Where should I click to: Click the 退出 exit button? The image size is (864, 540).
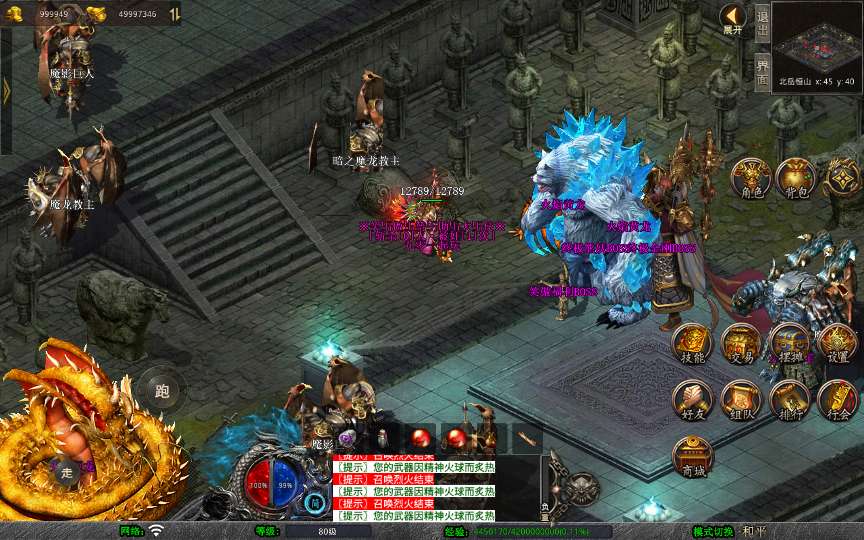[x=762, y=21]
